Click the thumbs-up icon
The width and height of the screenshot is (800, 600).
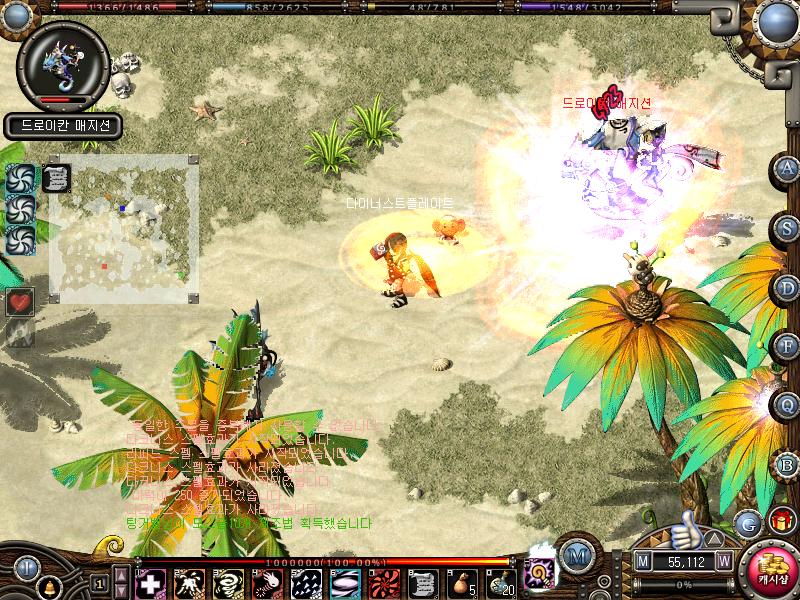click(685, 526)
